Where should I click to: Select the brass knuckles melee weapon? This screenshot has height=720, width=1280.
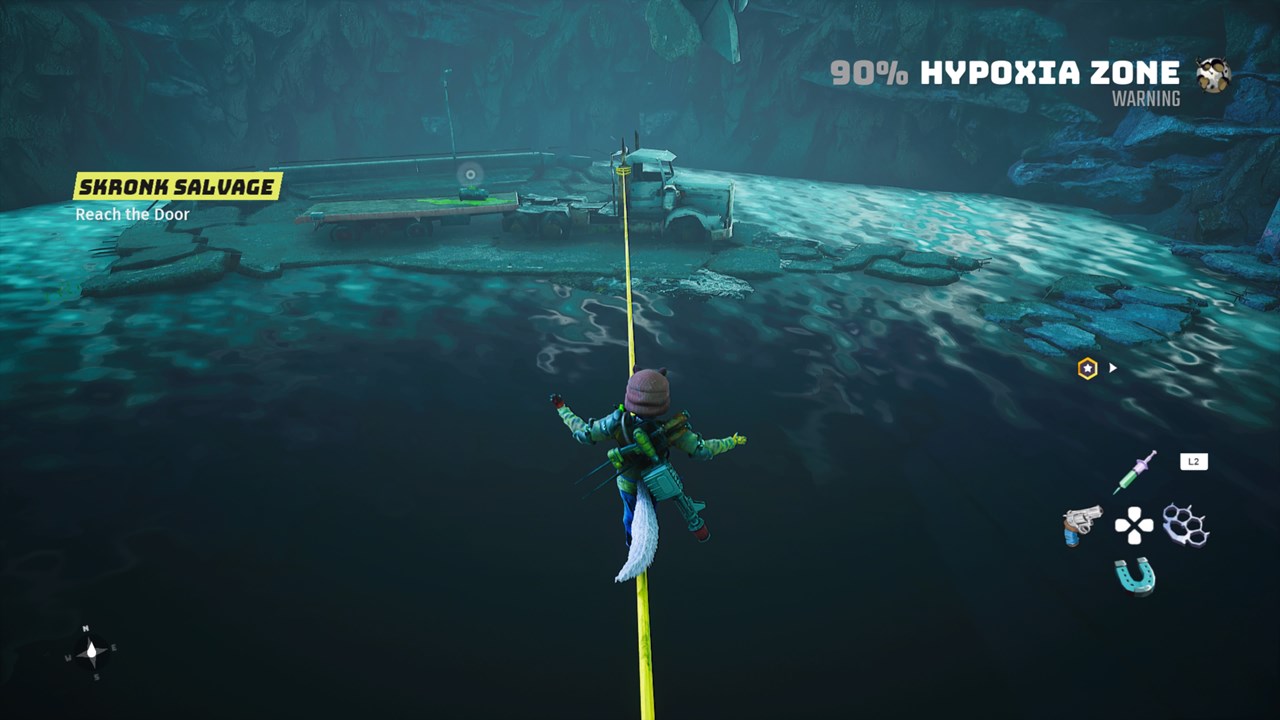[1186, 524]
